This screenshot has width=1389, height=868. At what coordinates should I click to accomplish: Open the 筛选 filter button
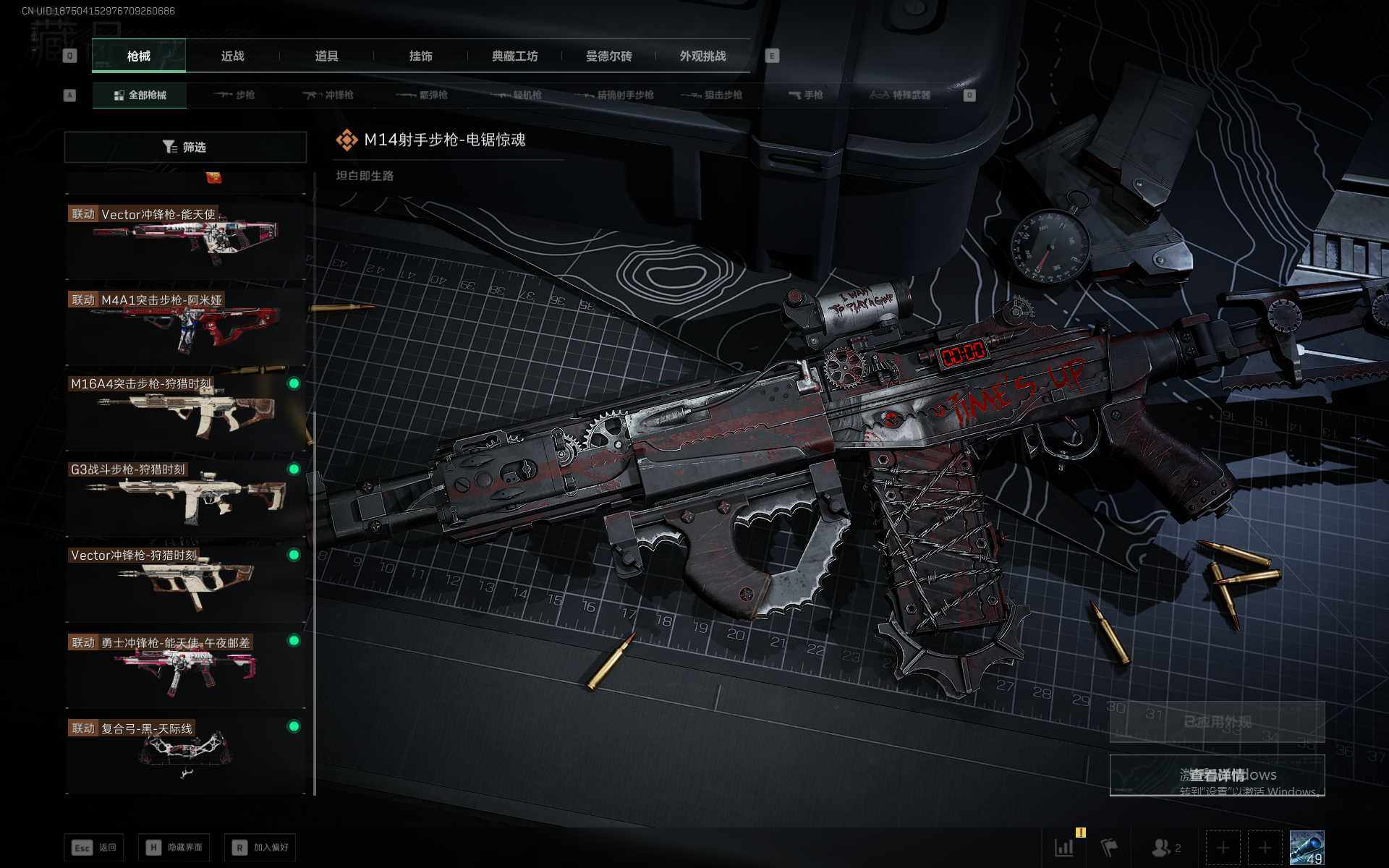[x=185, y=147]
